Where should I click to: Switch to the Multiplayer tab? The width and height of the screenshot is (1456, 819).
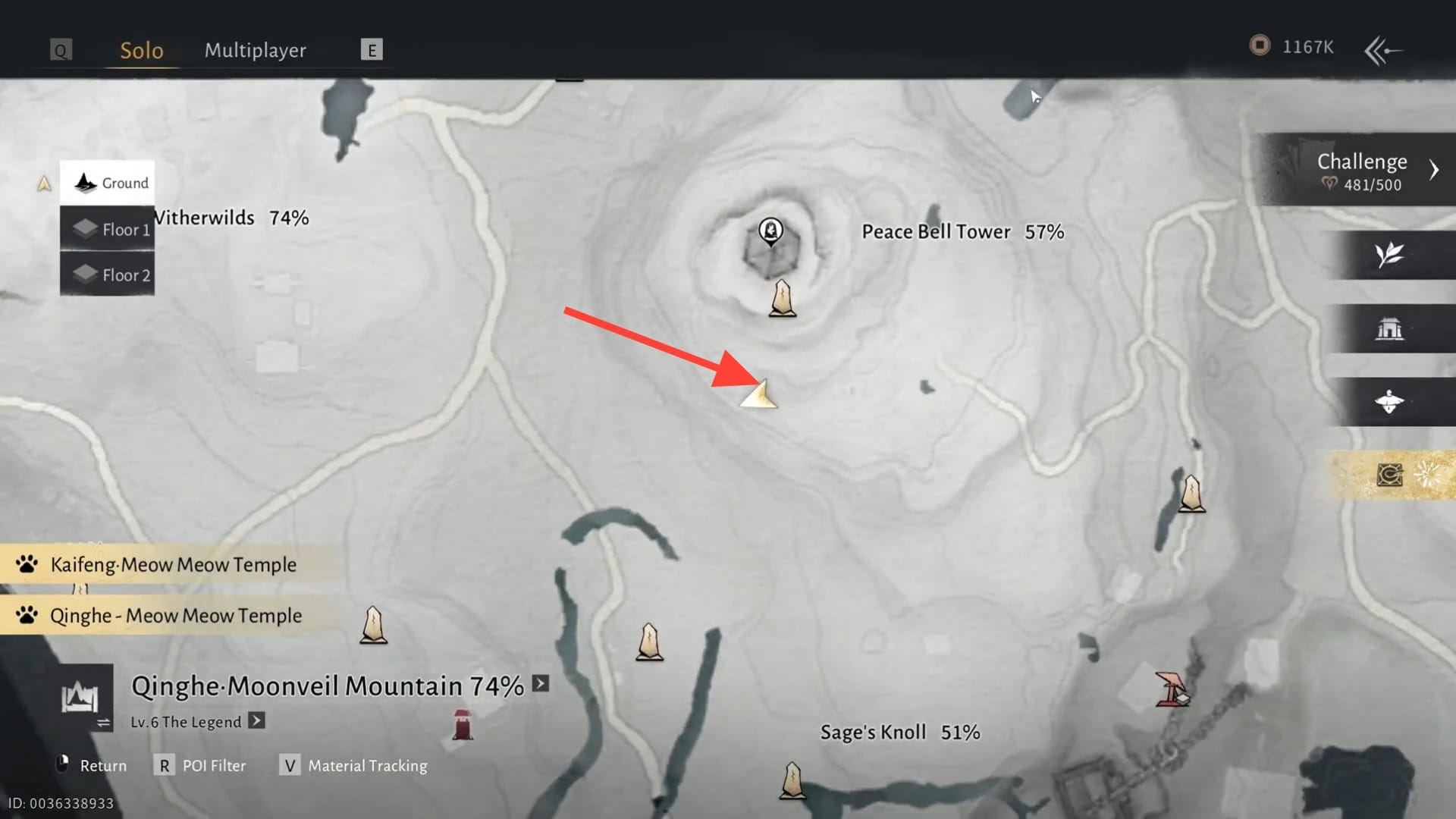[255, 50]
